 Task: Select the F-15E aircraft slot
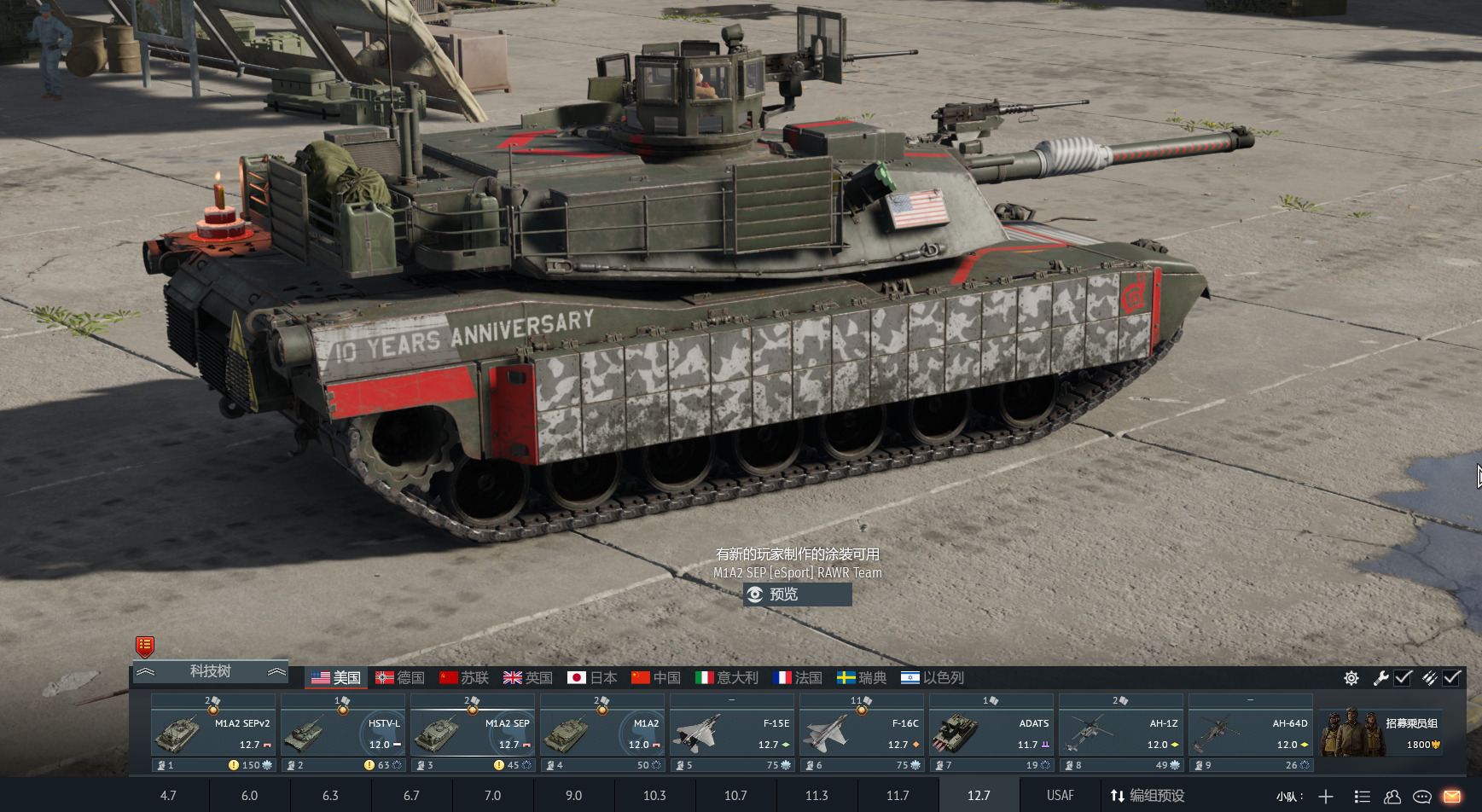click(732, 734)
